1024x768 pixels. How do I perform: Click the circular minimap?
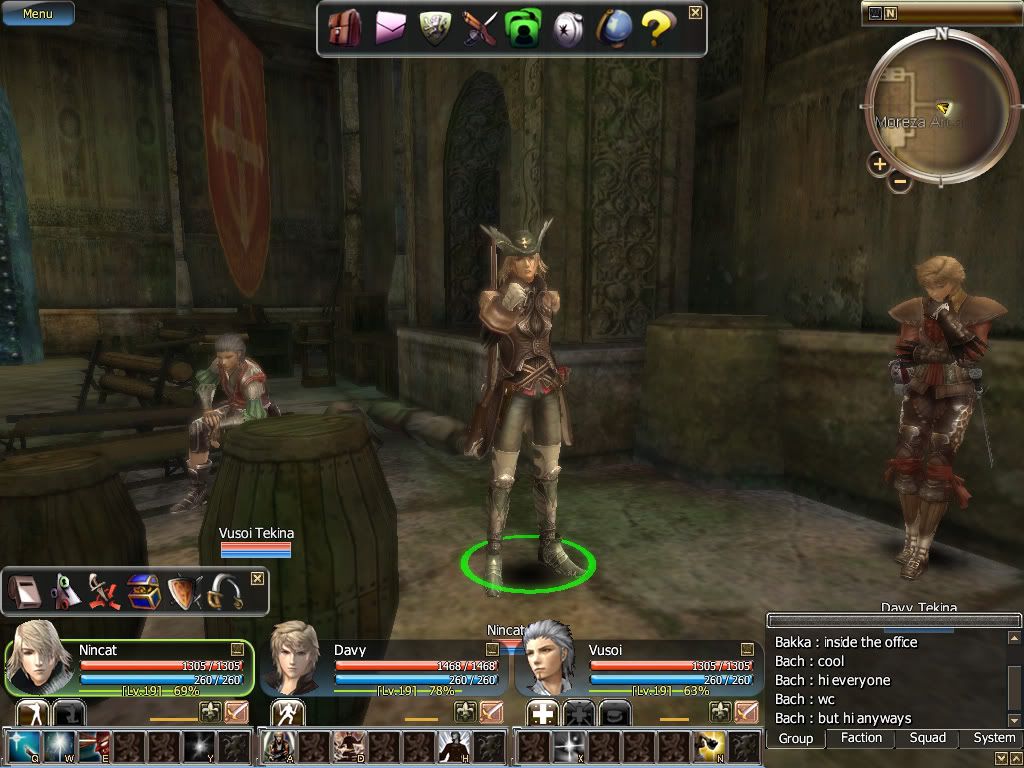pyautogui.click(x=941, y=105)
